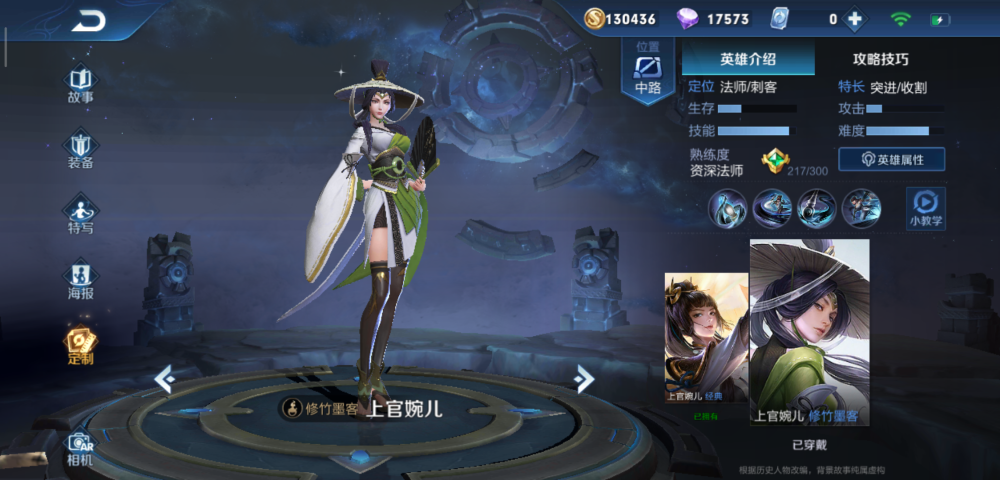The height and width of the screenshot is (480, 1000).
Task: Open the 海报 poster view
Action: click(x=80, y=279)
